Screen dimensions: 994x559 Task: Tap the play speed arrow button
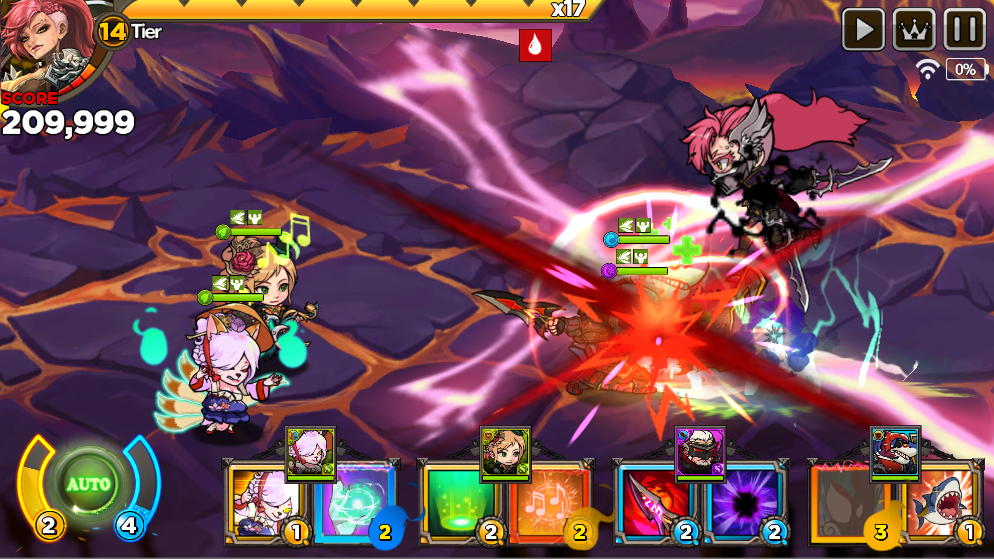pyautogui.click(x=863, y=29)
